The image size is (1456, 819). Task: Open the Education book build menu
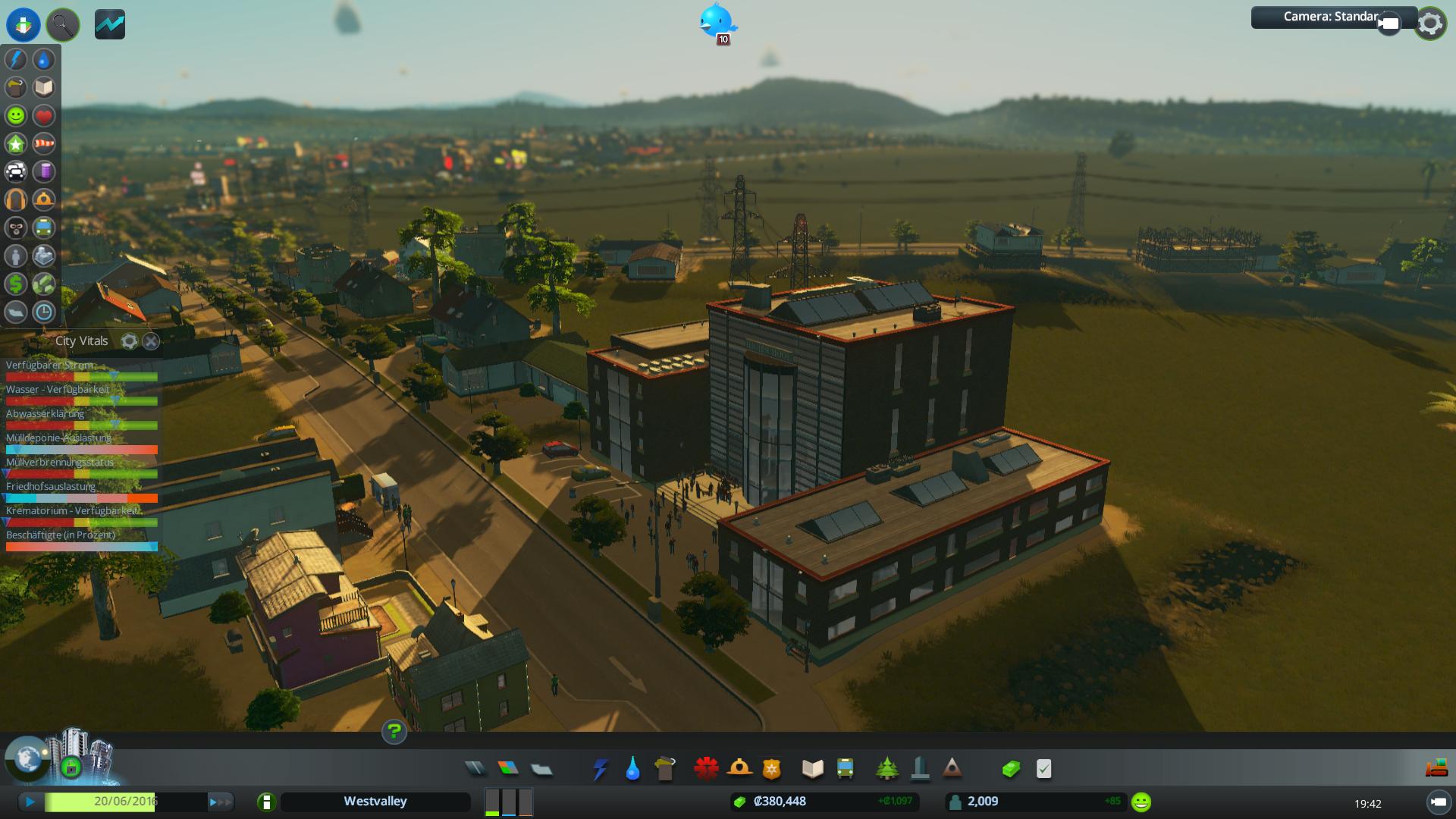pos(812,769)
